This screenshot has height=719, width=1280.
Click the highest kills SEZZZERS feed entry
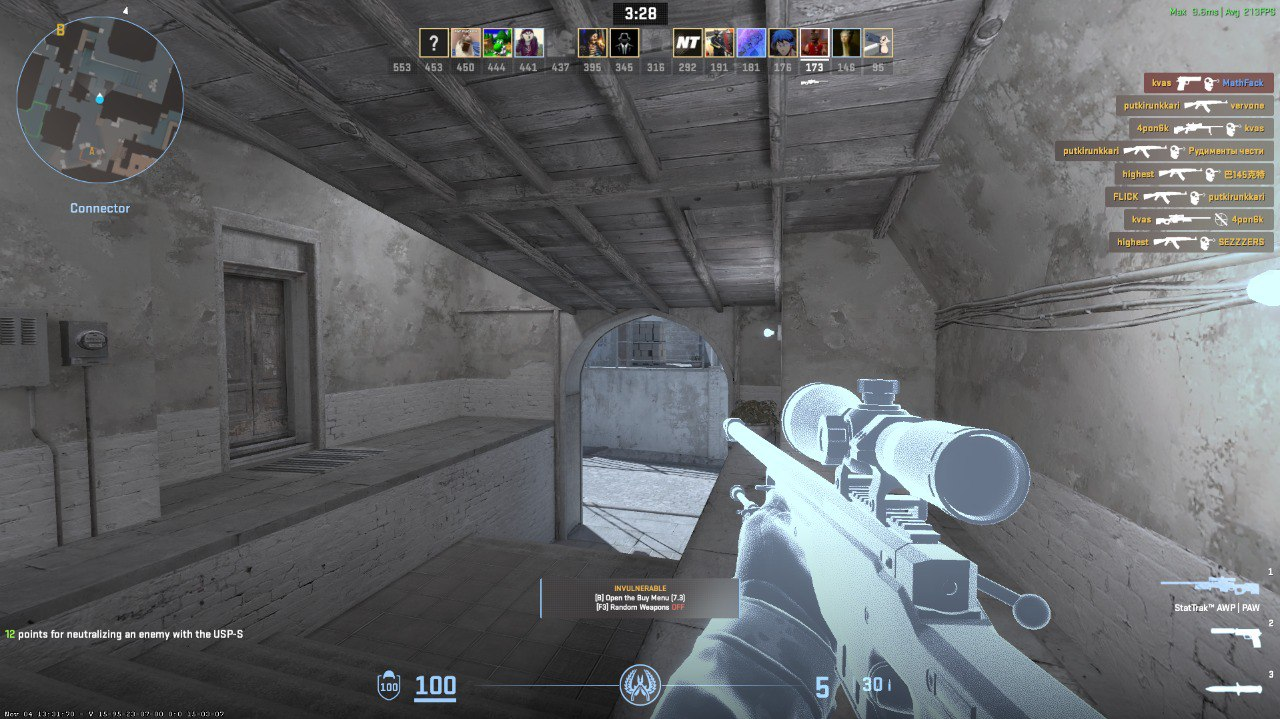click(1191, 242)
